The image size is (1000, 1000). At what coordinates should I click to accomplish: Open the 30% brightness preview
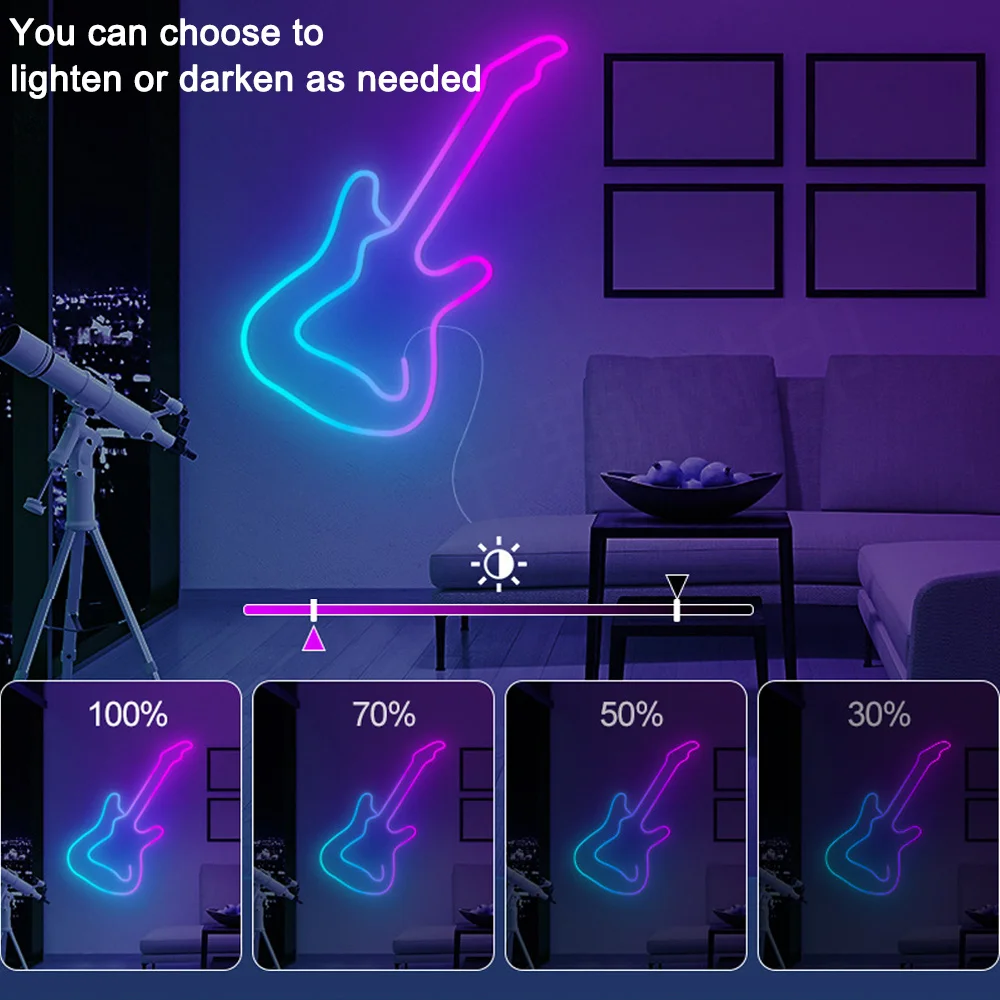click(878, 825)
